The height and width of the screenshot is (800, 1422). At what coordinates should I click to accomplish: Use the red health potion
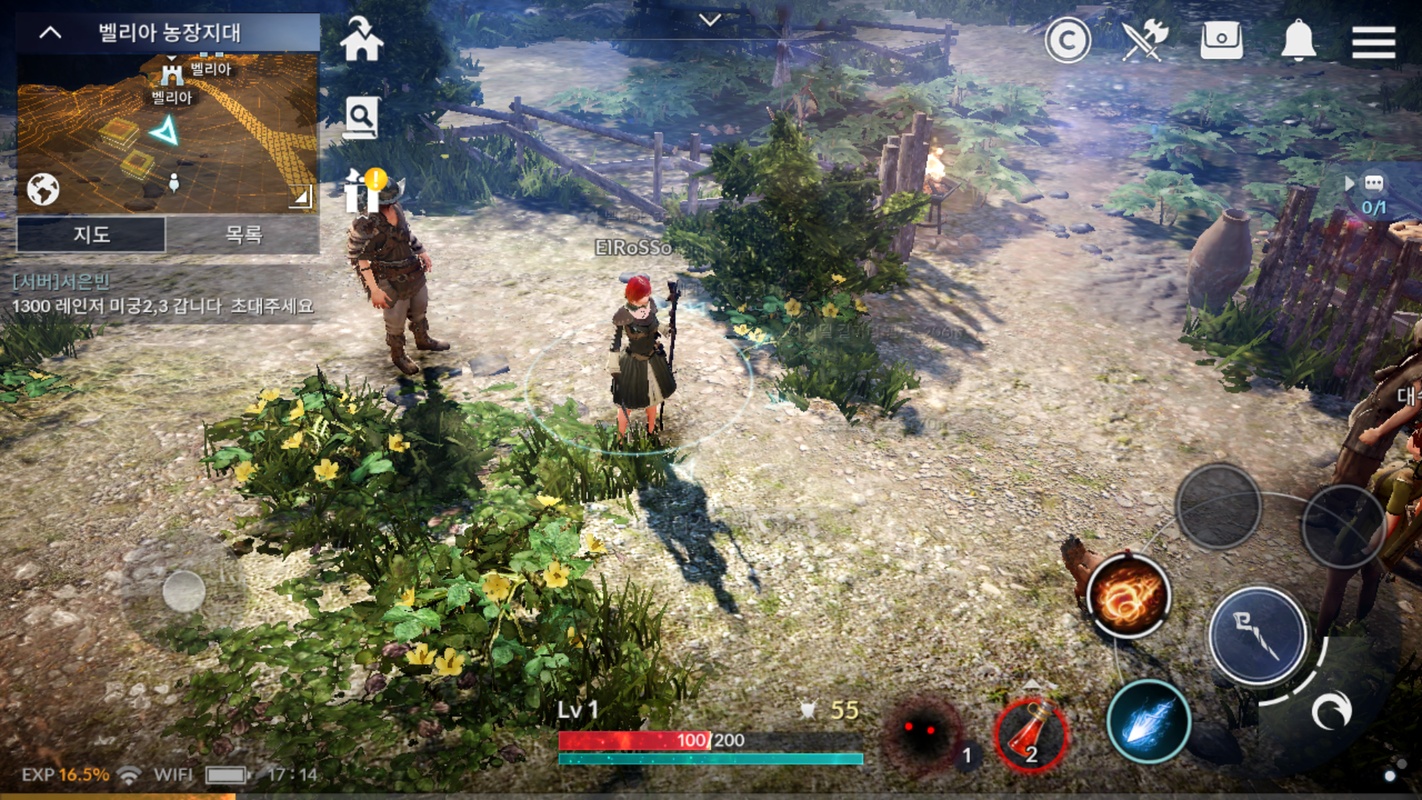point(1031,735)
